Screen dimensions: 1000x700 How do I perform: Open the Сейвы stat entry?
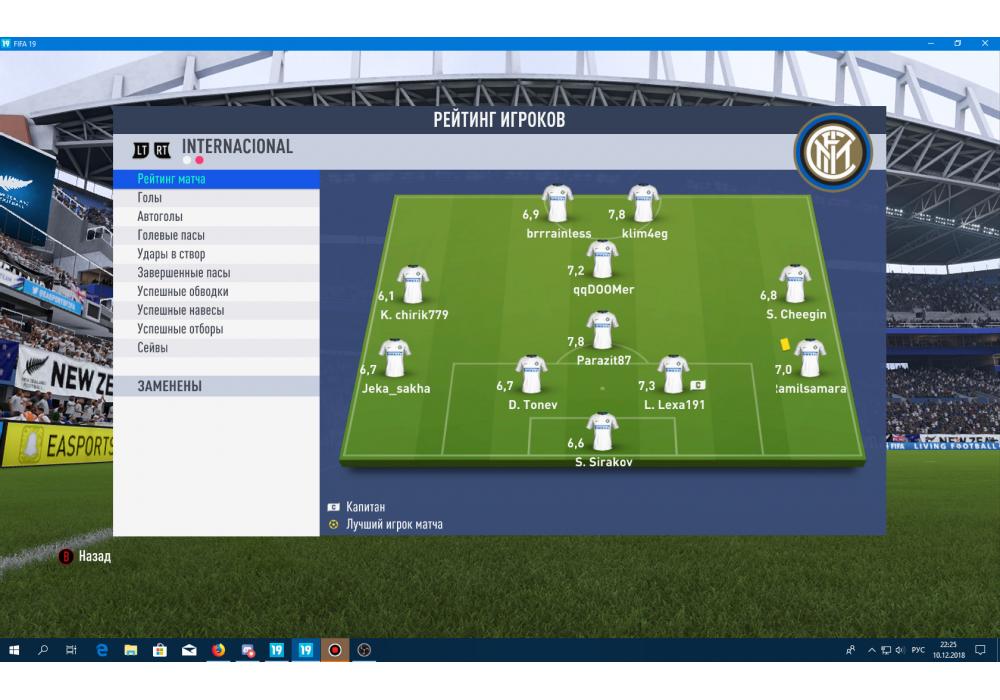point(153,348)
